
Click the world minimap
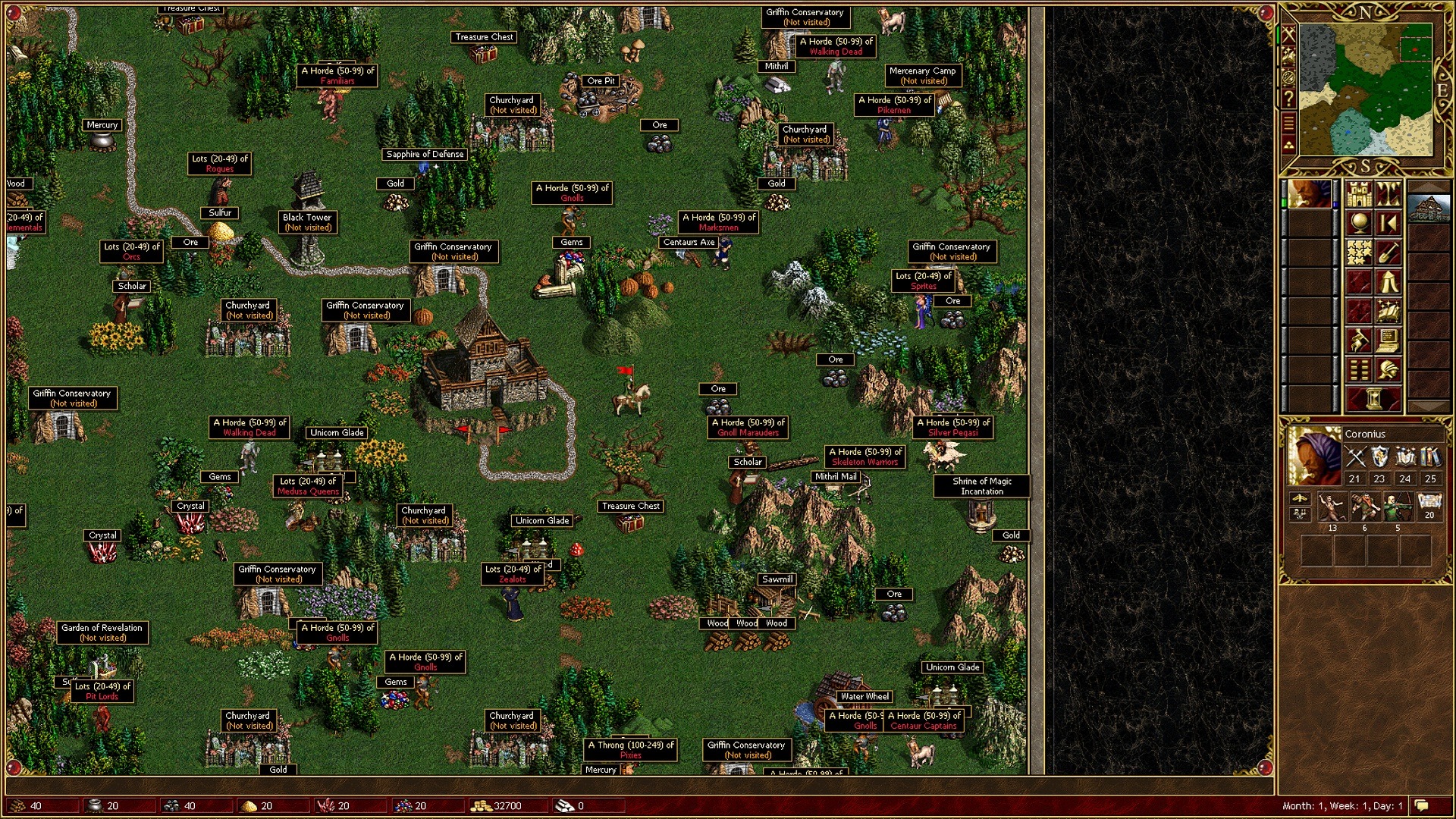1365,89
